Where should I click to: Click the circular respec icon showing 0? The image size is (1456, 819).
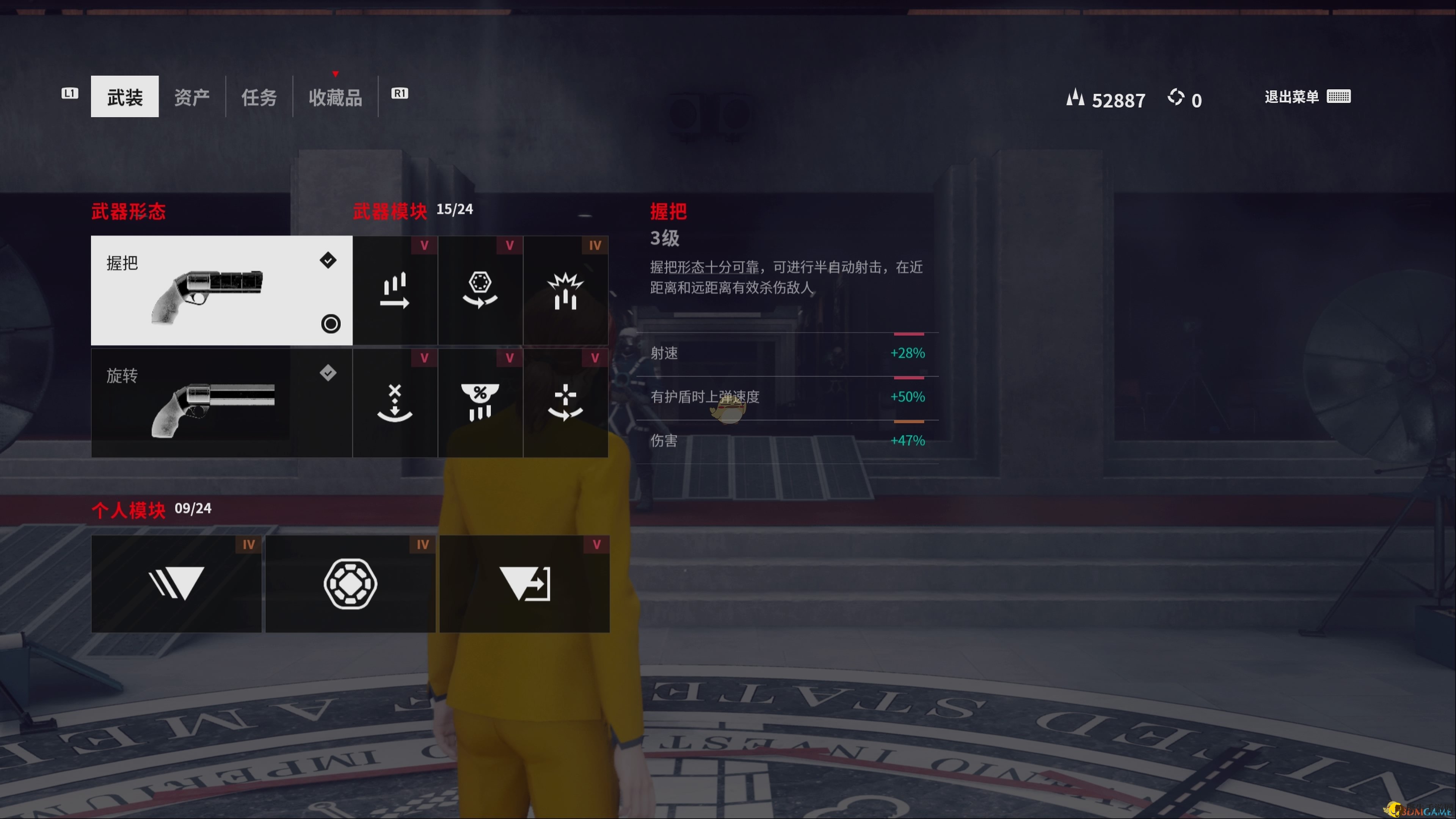point(1177,98)
